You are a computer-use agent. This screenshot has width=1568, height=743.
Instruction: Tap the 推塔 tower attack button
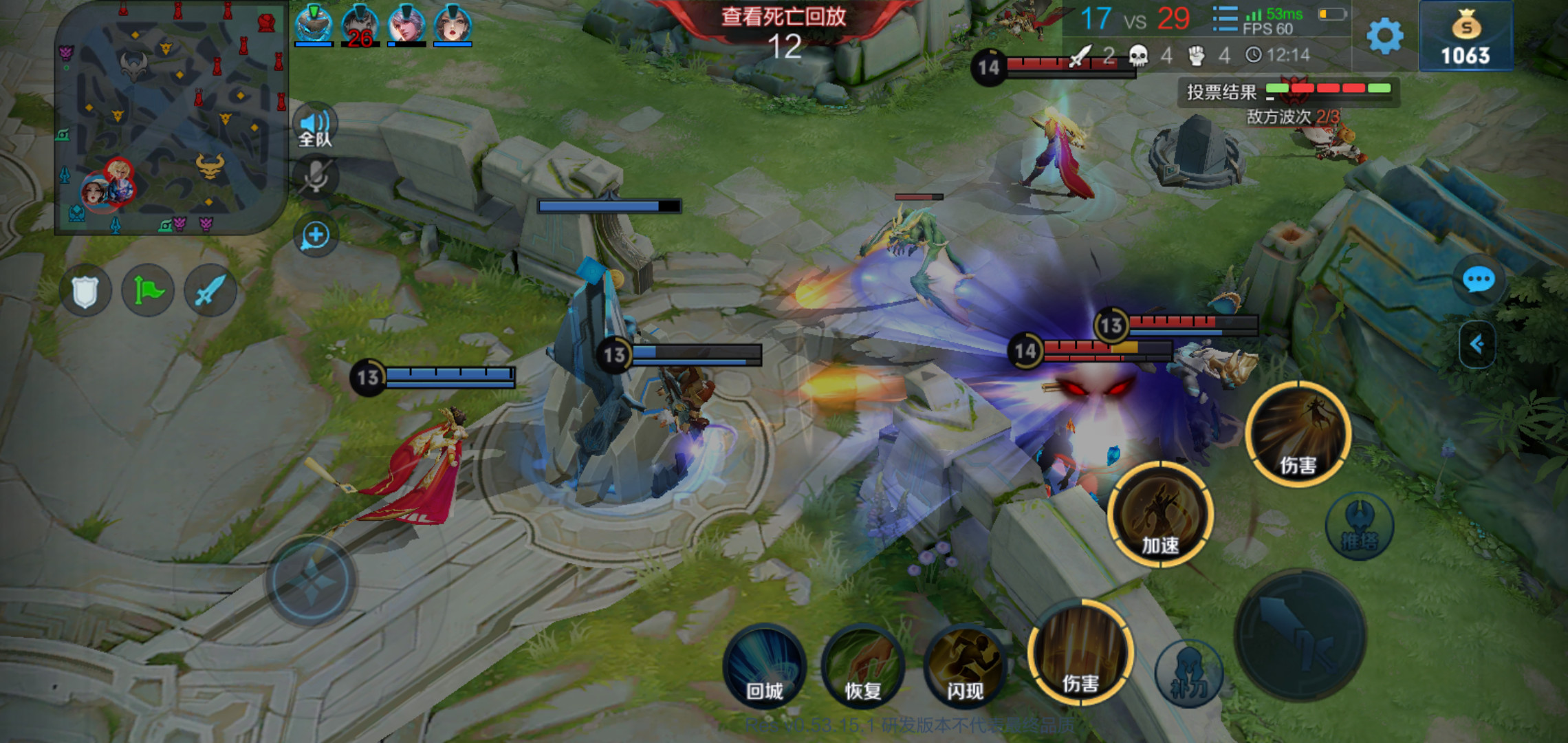pyautogui.click(x=1359, y=527)
